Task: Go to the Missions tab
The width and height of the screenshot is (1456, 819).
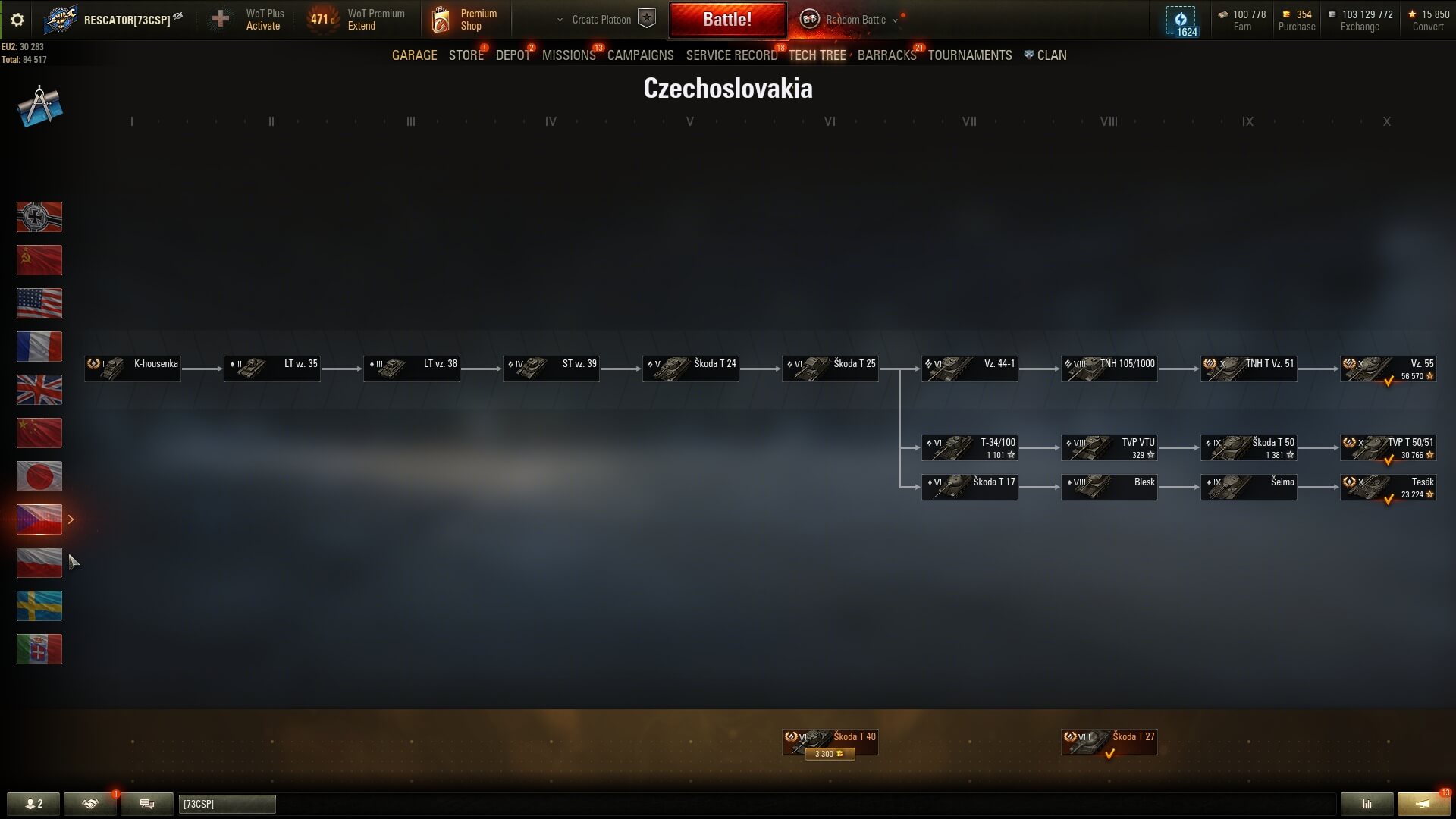Action: [x=569, y=55]
